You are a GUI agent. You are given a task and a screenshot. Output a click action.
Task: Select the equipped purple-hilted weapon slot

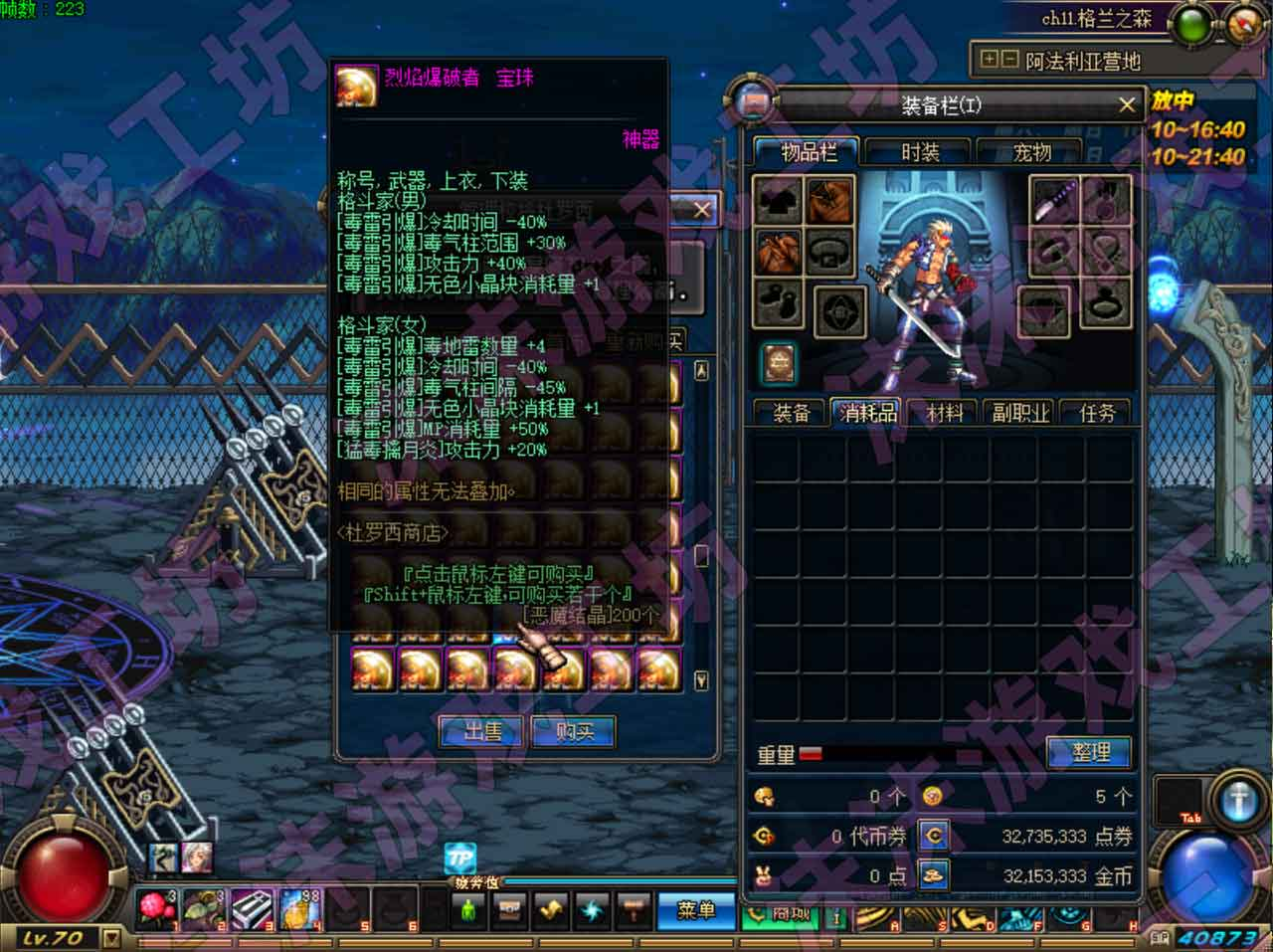click(1051, 202)
